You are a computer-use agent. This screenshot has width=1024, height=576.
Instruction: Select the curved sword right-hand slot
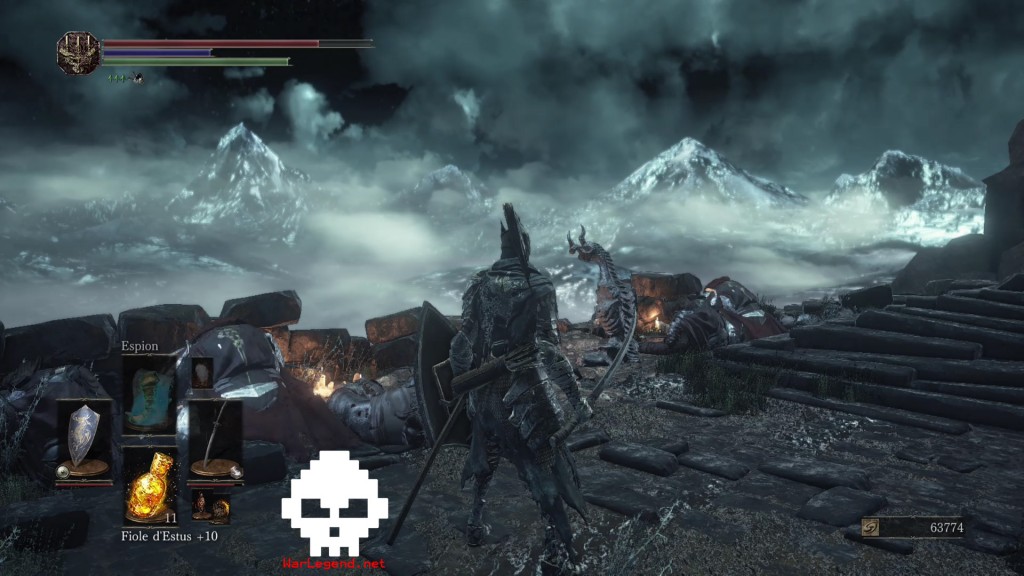(x=215, y=440)
